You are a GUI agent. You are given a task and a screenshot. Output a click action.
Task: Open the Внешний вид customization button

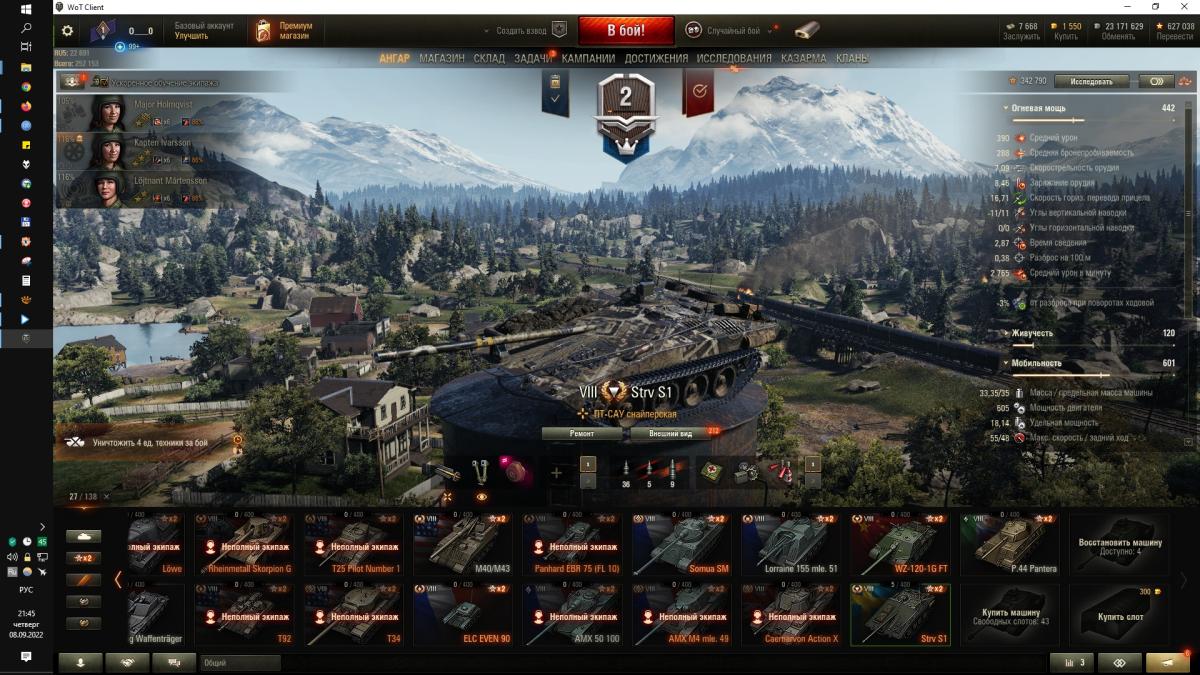[670, 434]
